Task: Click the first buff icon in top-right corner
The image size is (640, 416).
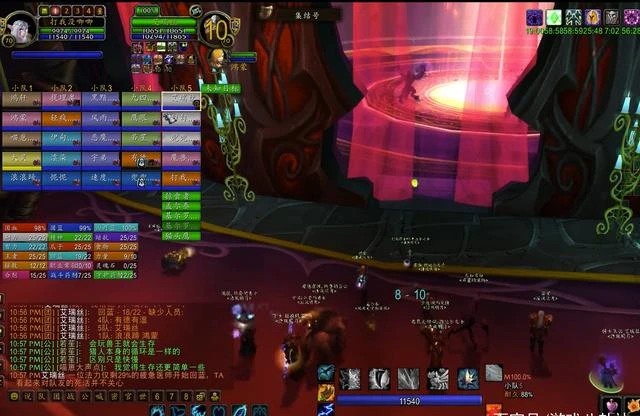Action: (x=534, y=16)
